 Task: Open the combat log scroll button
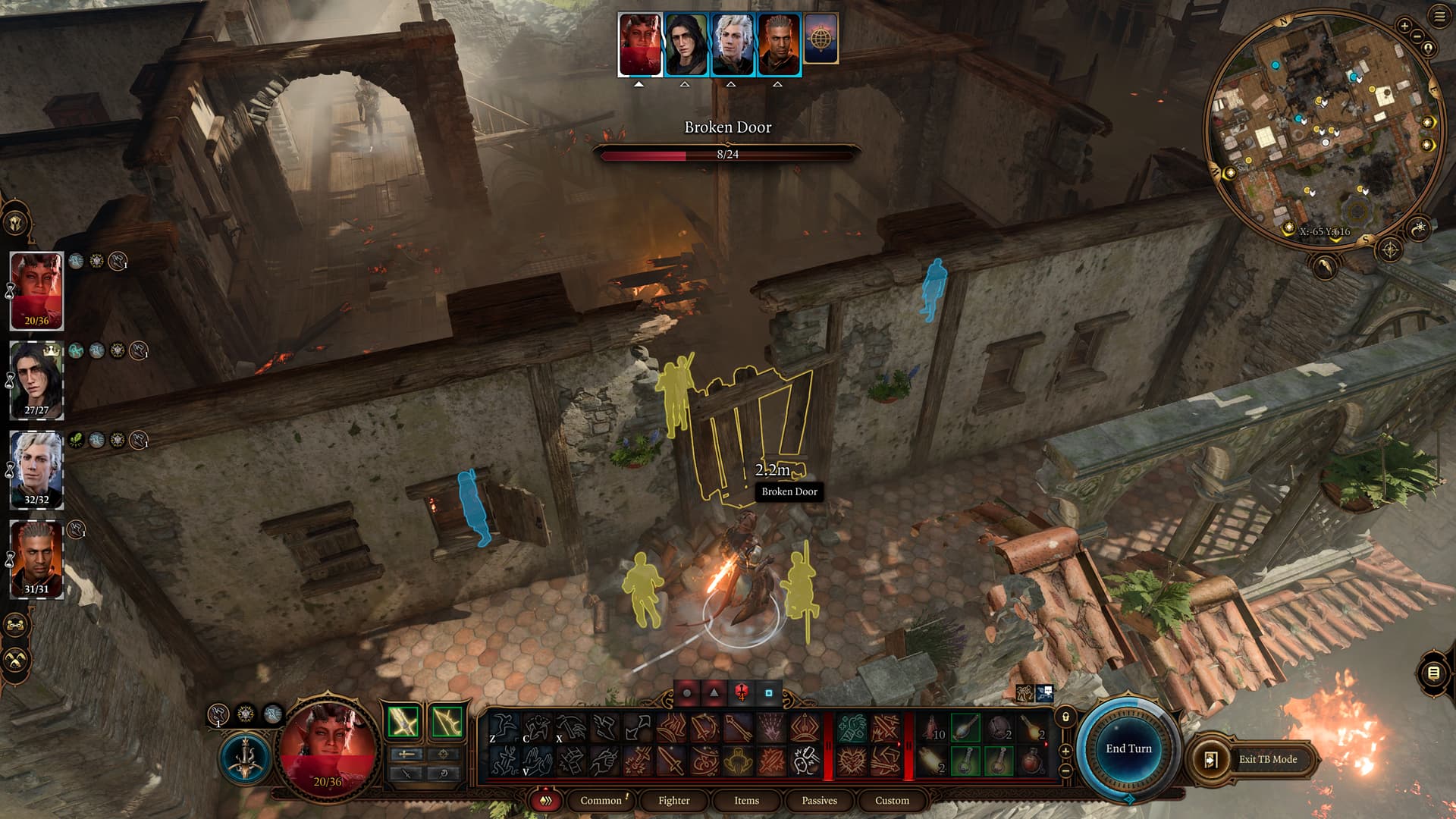(x=1432, y=673)
